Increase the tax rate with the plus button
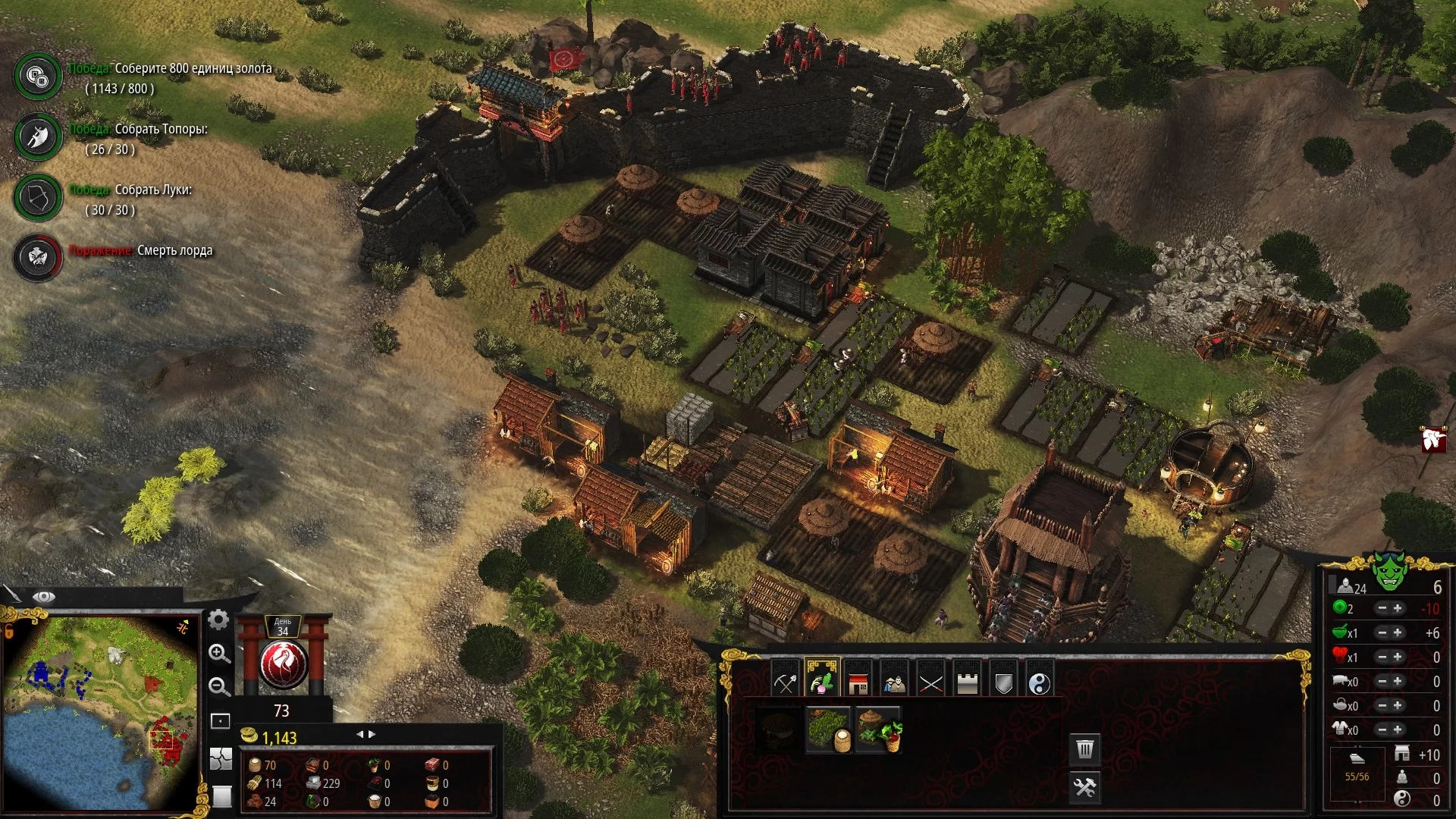 pyautogui.click(x=1398, y=608)
